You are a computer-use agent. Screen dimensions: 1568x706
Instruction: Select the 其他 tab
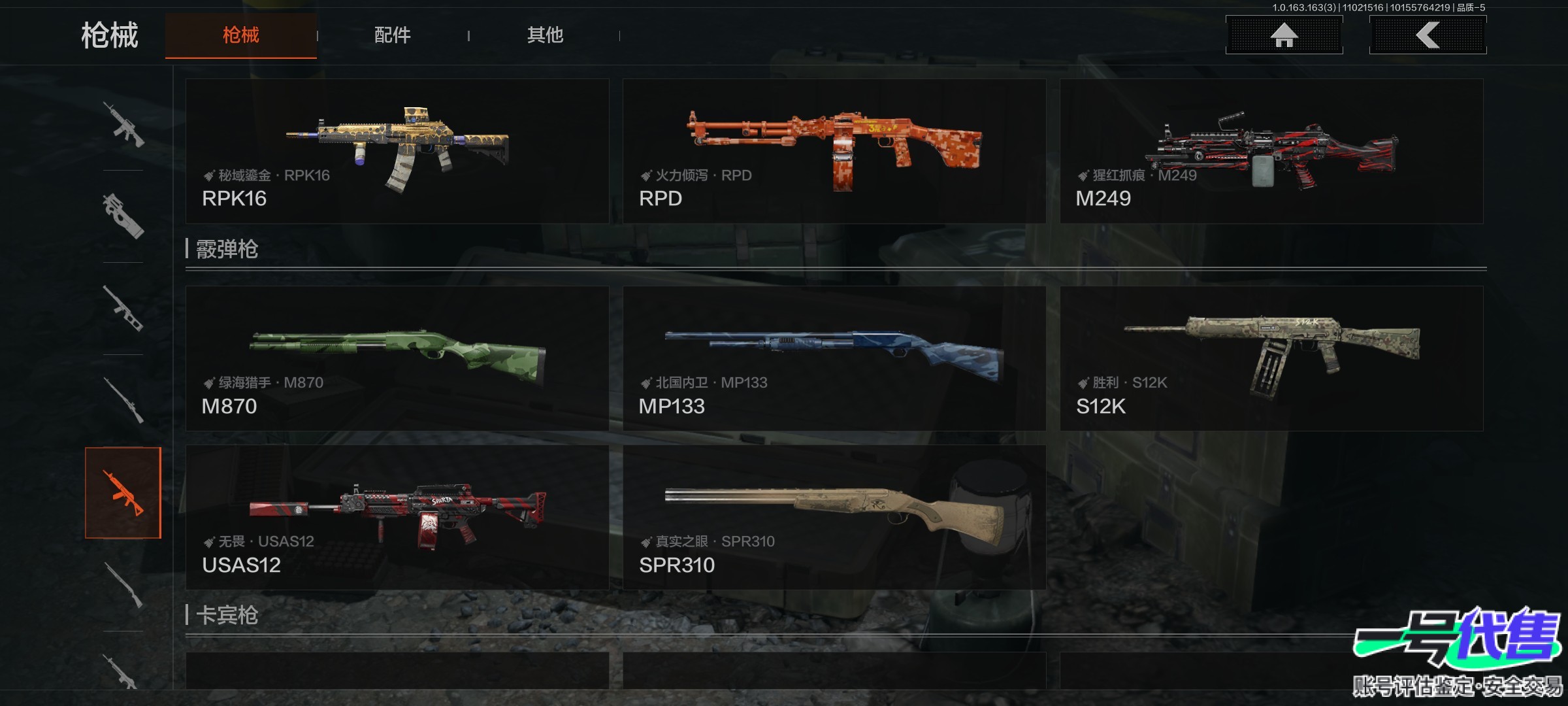(545, 35)
